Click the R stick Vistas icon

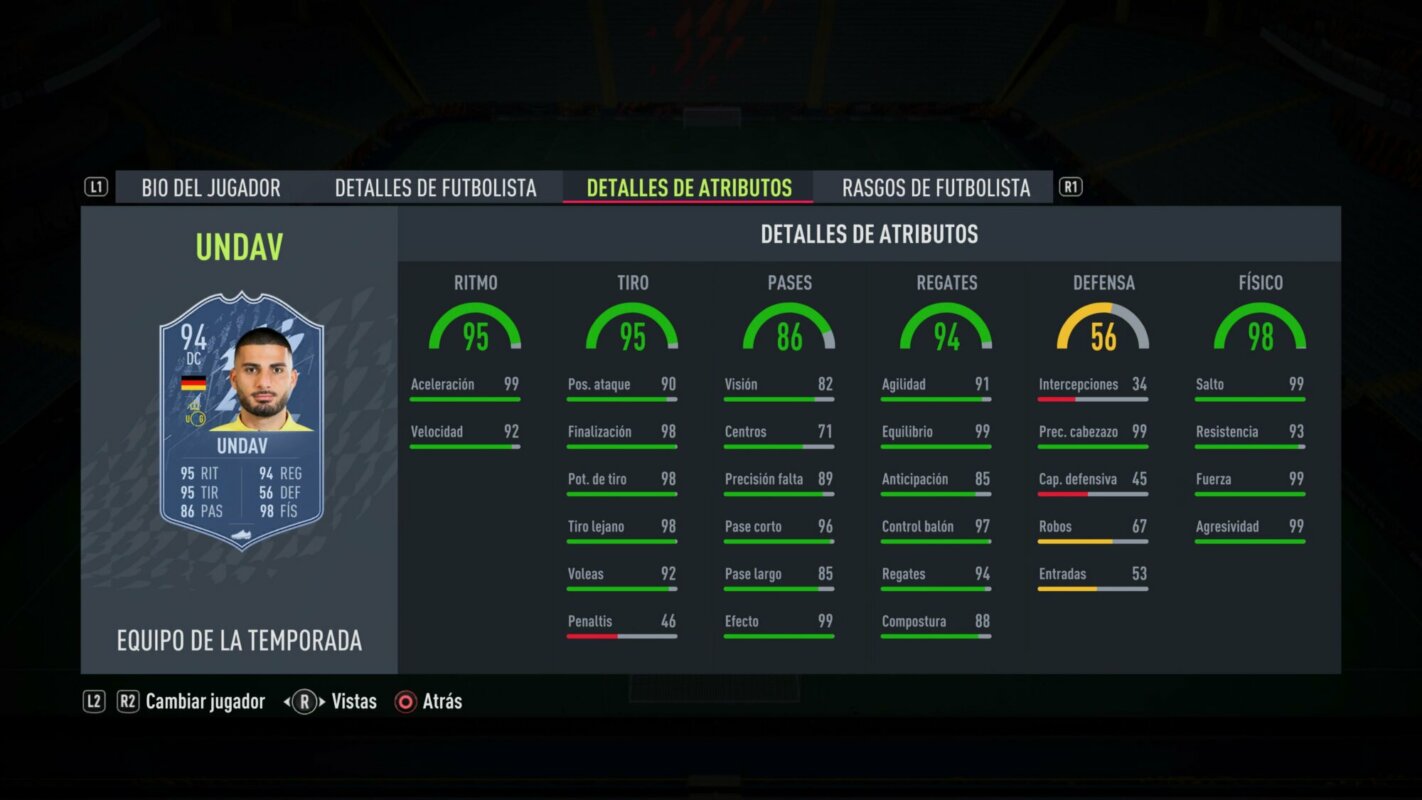click(x=306, y=701)
